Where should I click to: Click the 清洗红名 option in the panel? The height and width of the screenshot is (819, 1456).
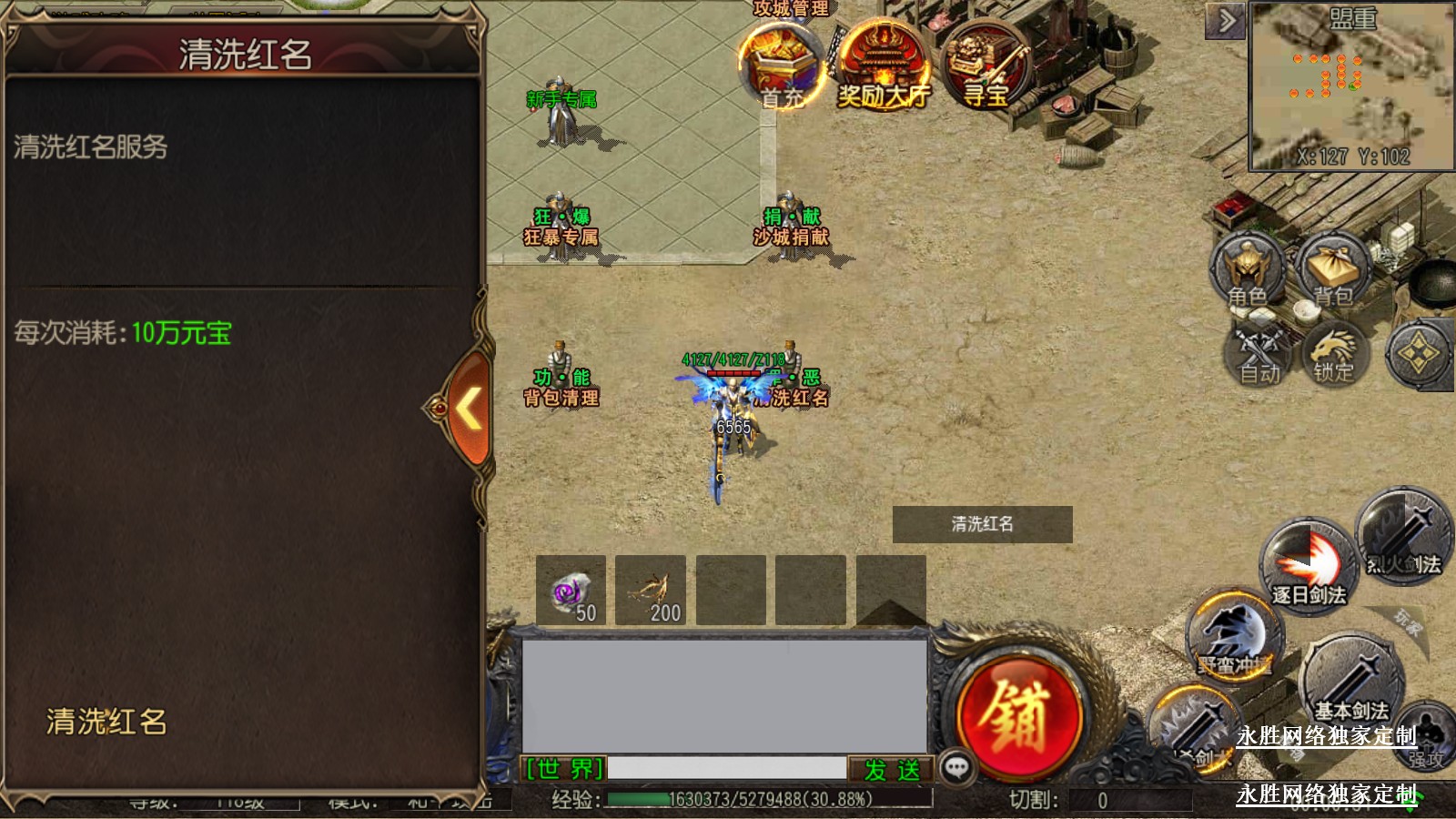(x=106, y=722)
